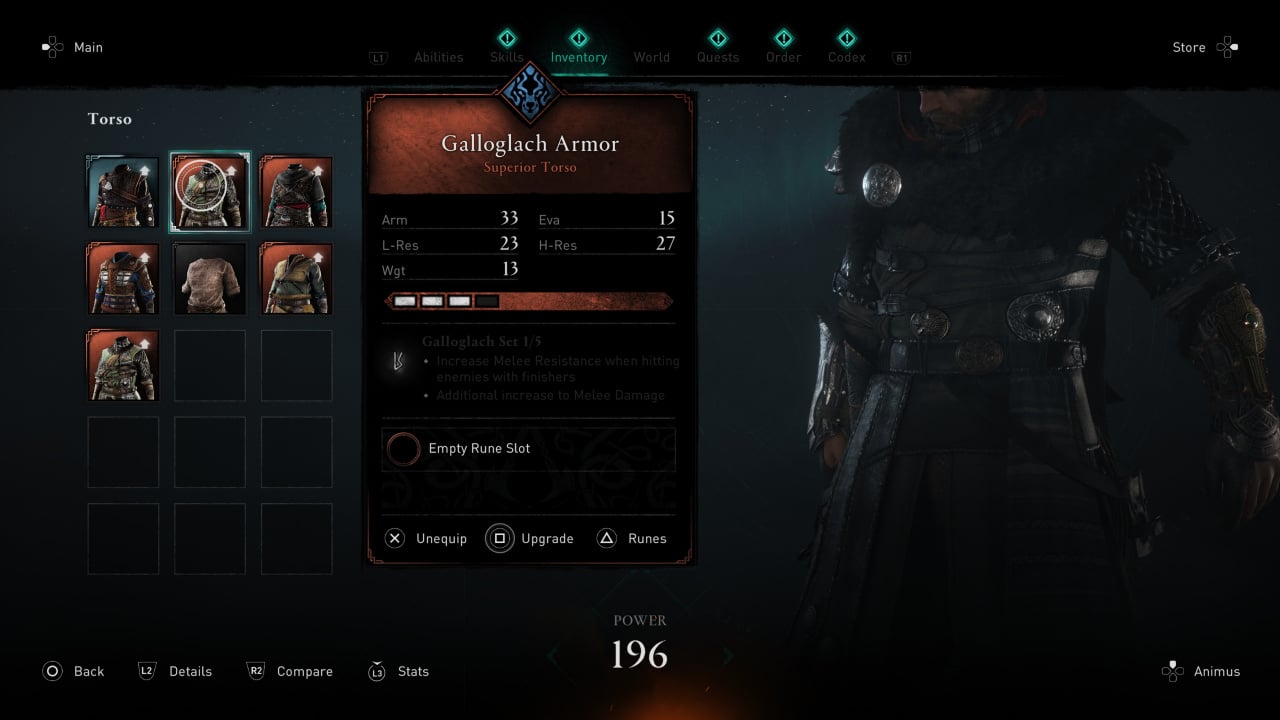Choose the green armor in the third row

[123, 365]
